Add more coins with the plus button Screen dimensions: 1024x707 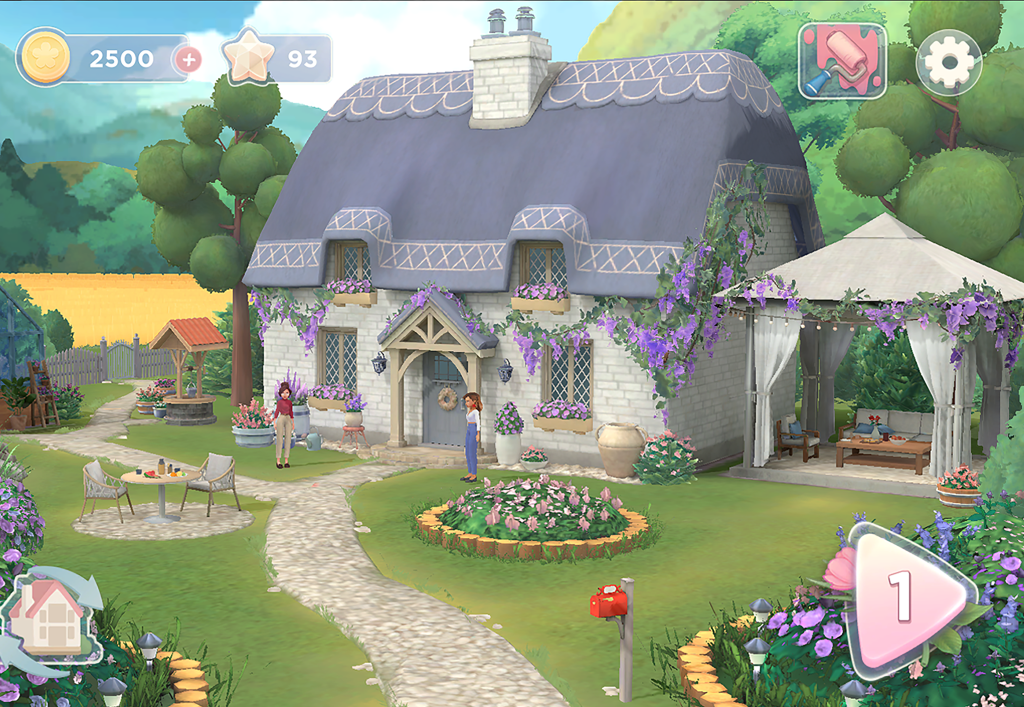(x=187, y=59)
